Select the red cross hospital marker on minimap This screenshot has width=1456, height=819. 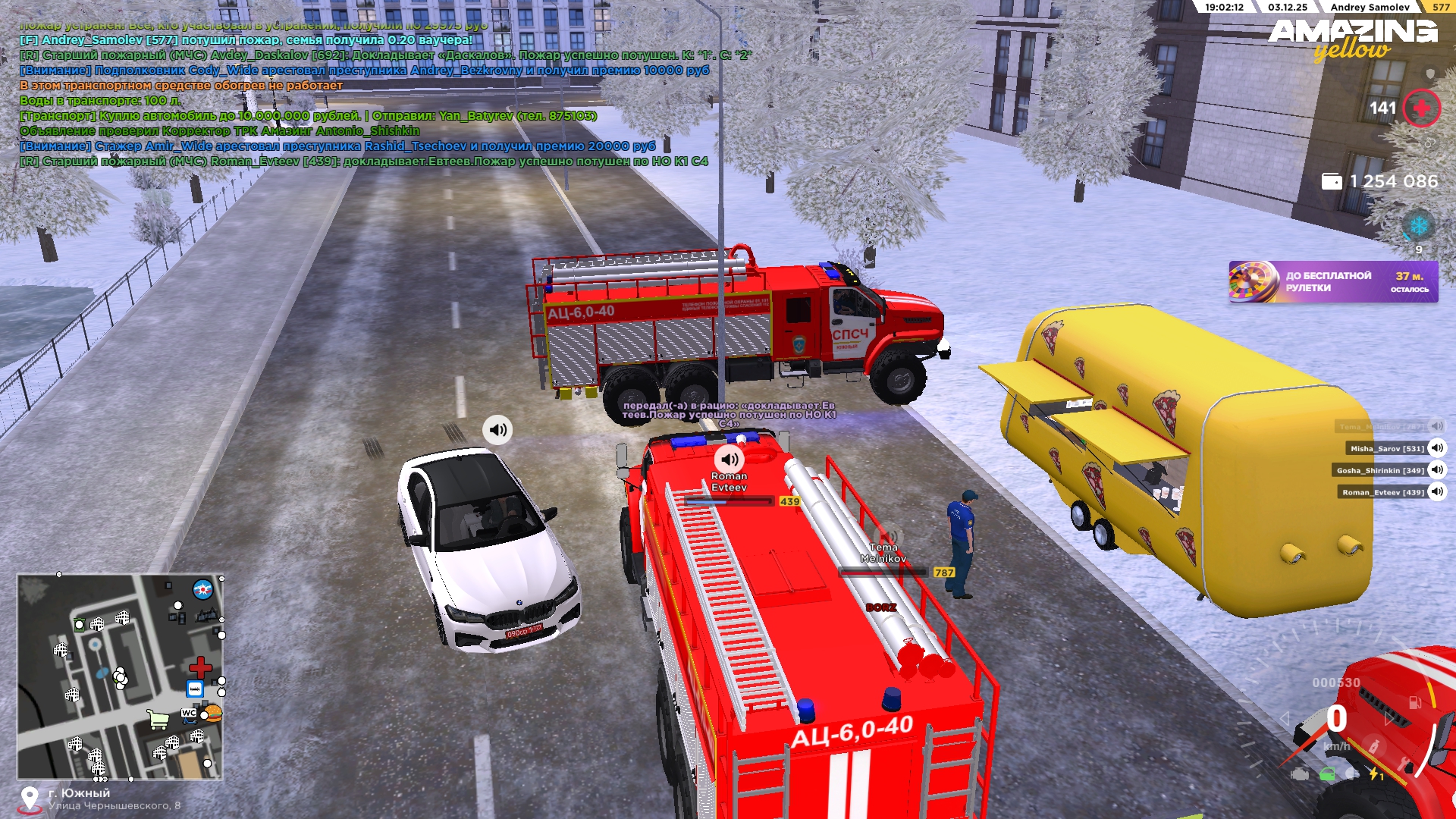pyautogui.click(x=200, y=667)
